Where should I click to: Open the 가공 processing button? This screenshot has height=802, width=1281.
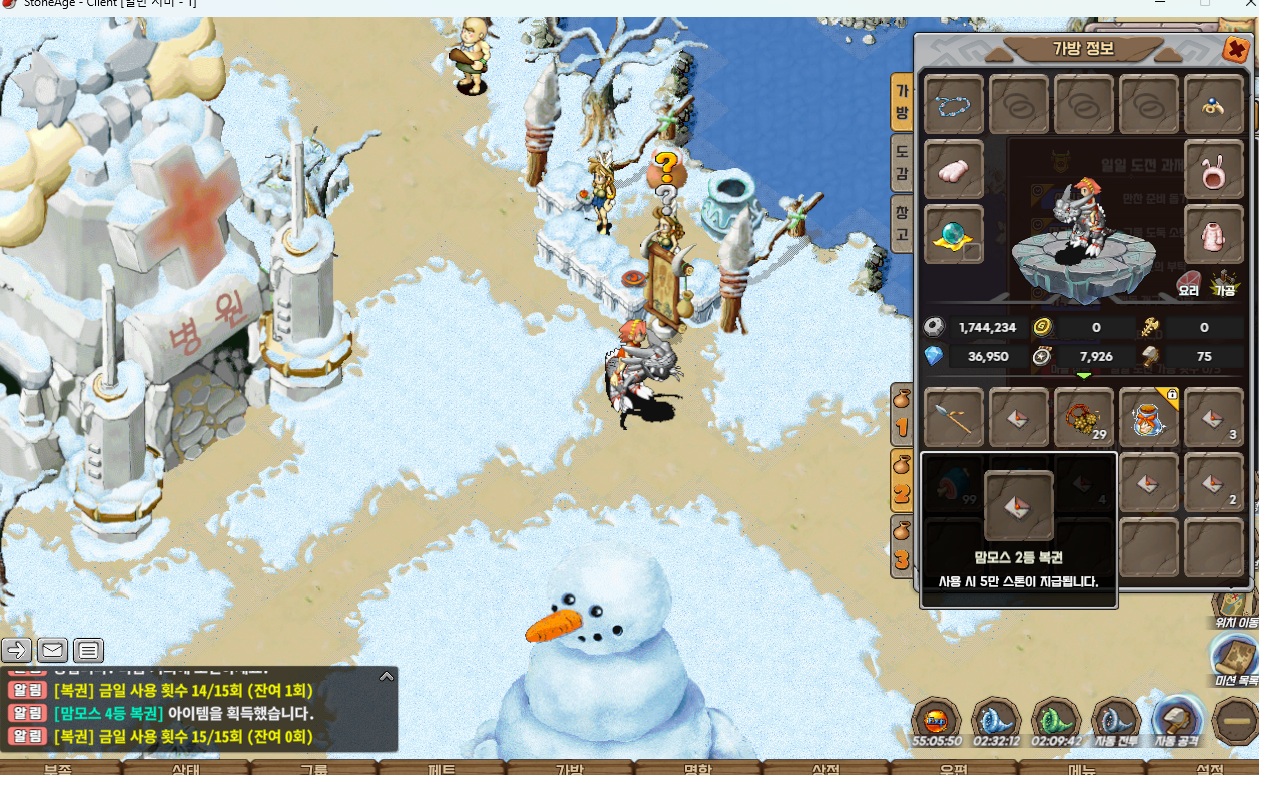coord(1225,283)
